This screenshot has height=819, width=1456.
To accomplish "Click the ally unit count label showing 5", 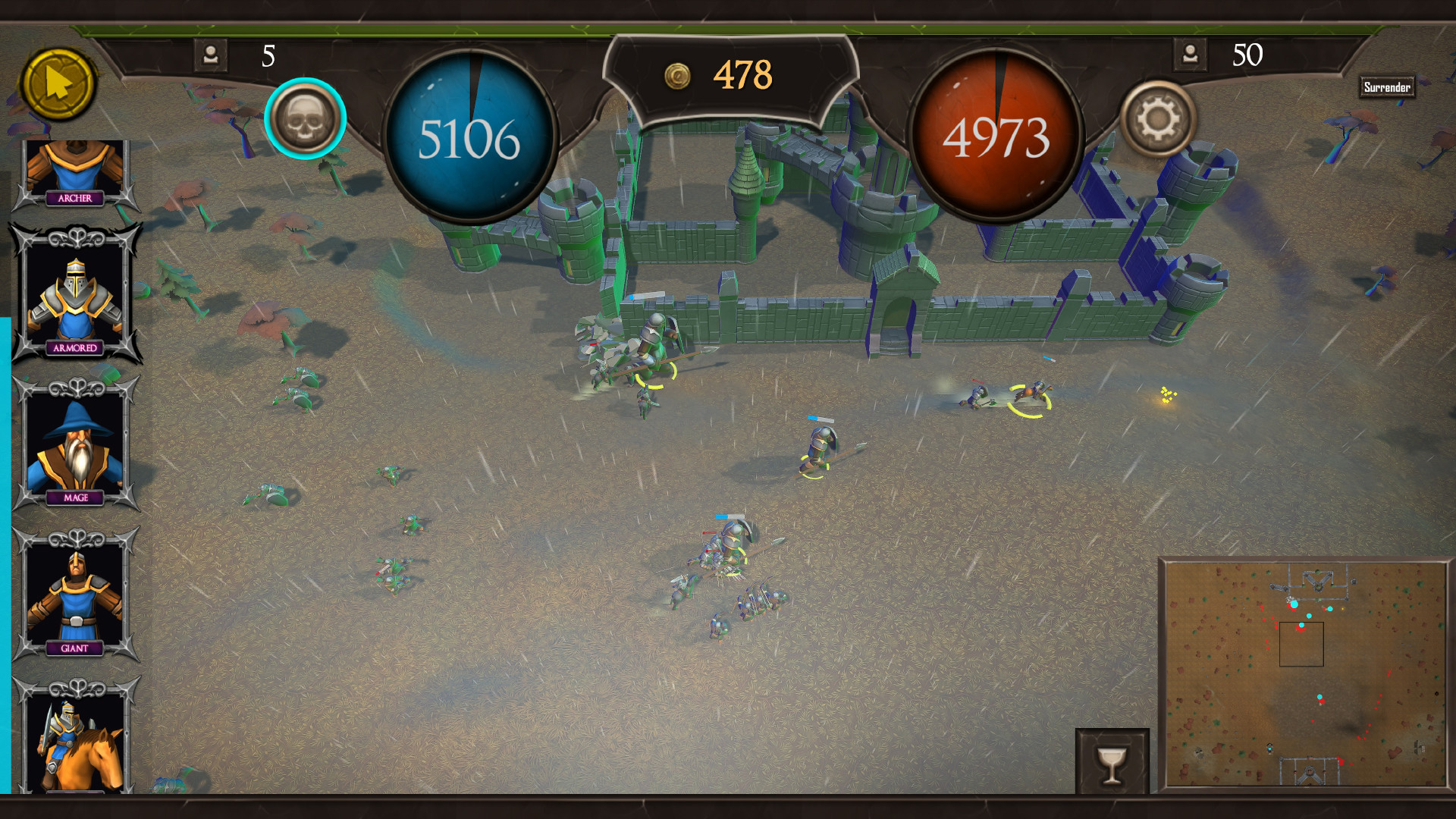I will tap(267, 55).
